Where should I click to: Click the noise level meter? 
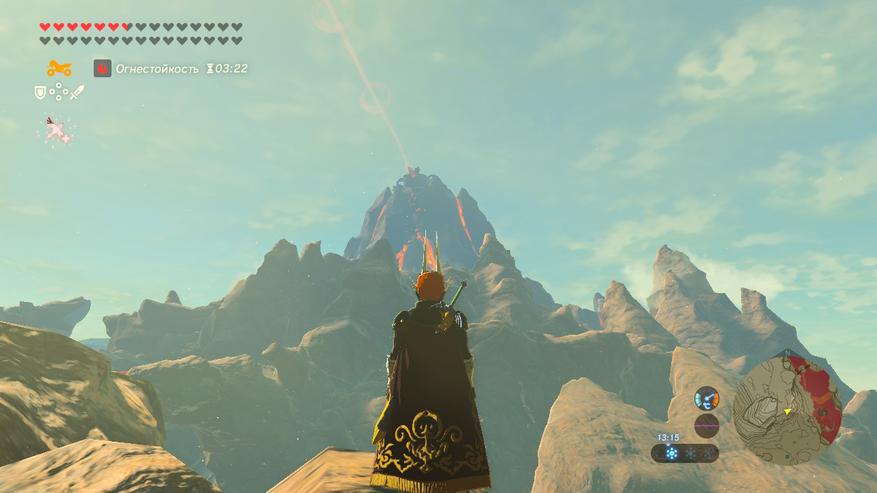pyautogui.click(x=707, y=425)
